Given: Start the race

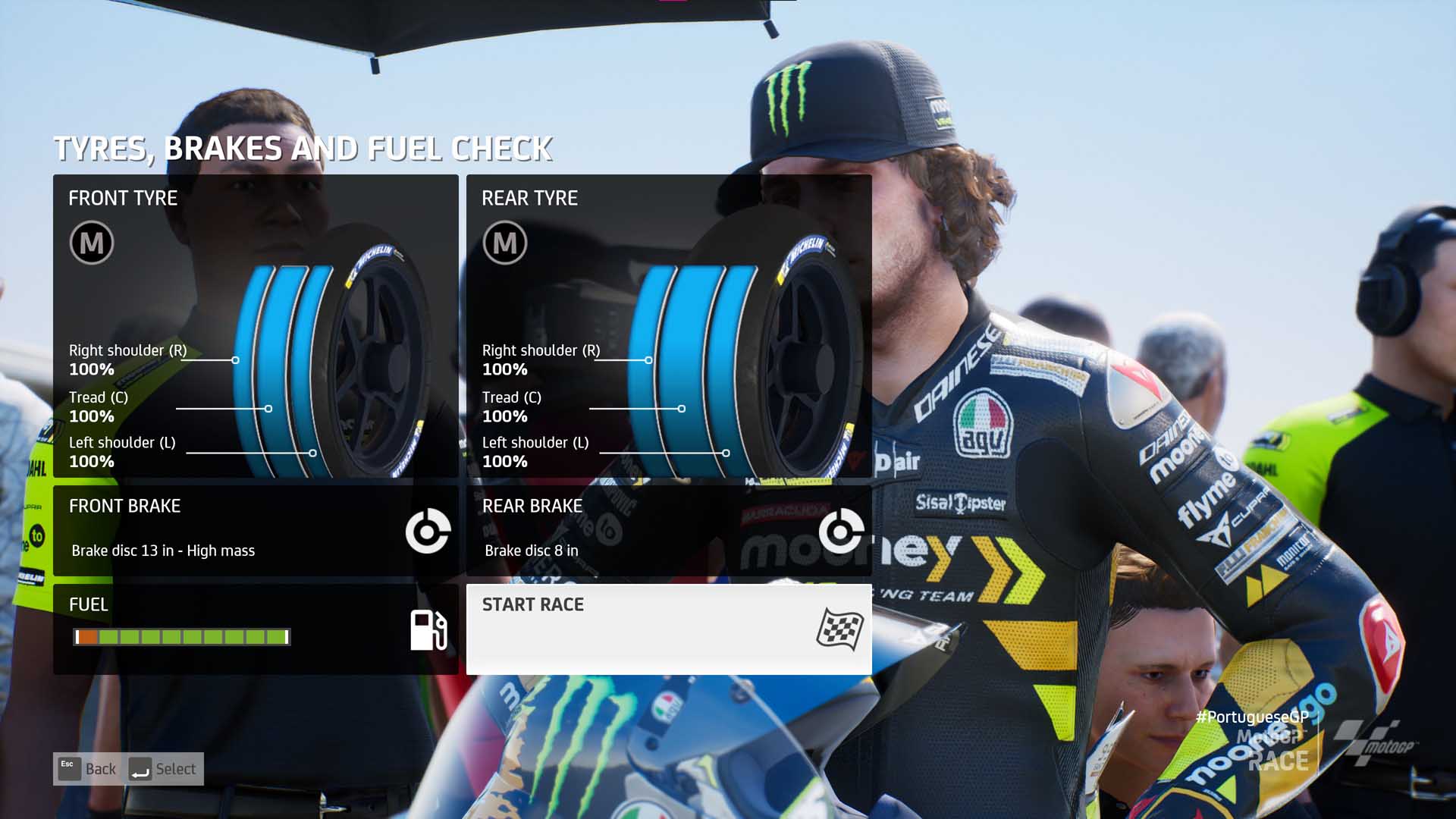Looking at the screenshot, I should point(668,629).
